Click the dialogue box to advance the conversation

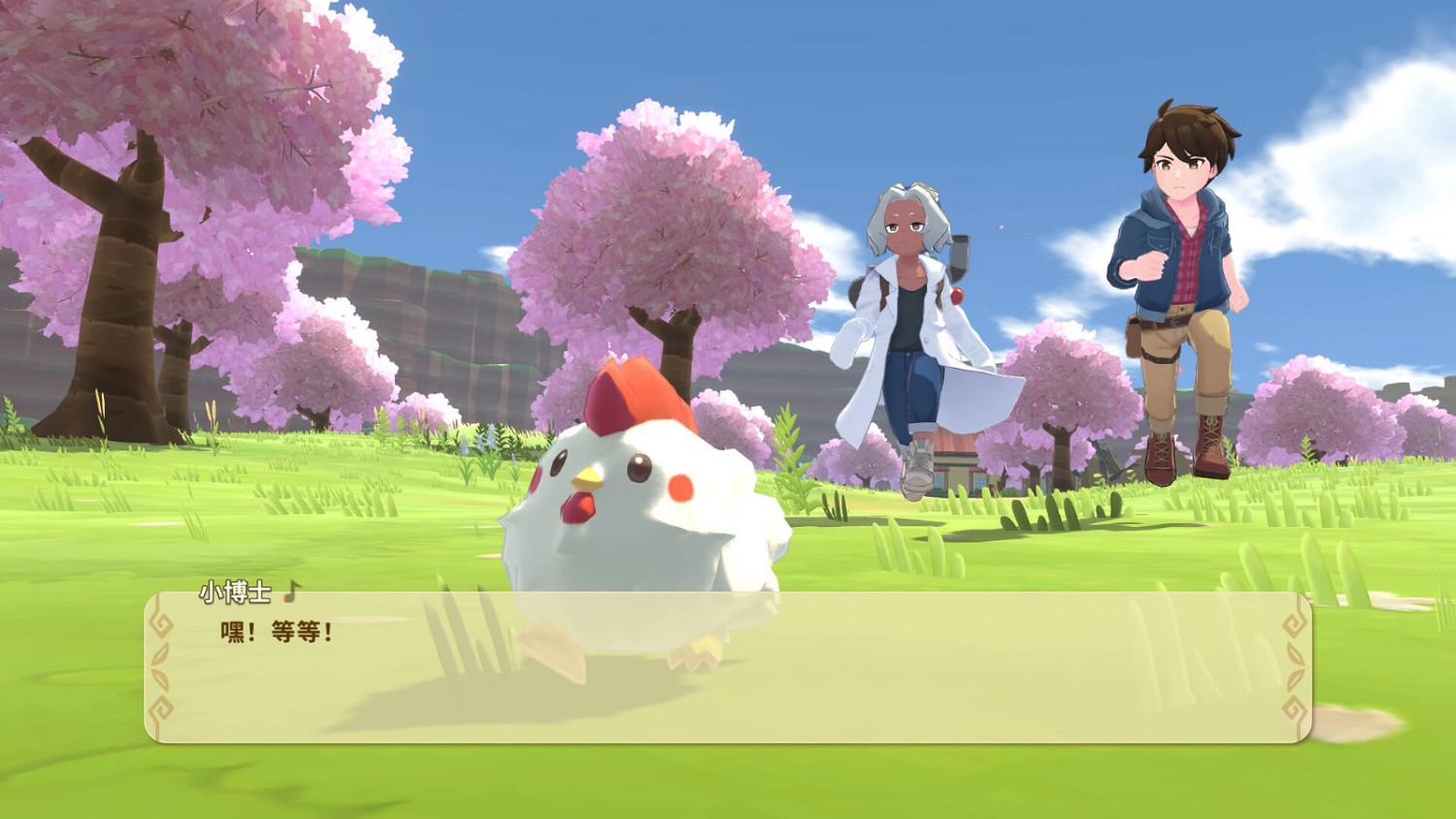[x=728, y=679]
